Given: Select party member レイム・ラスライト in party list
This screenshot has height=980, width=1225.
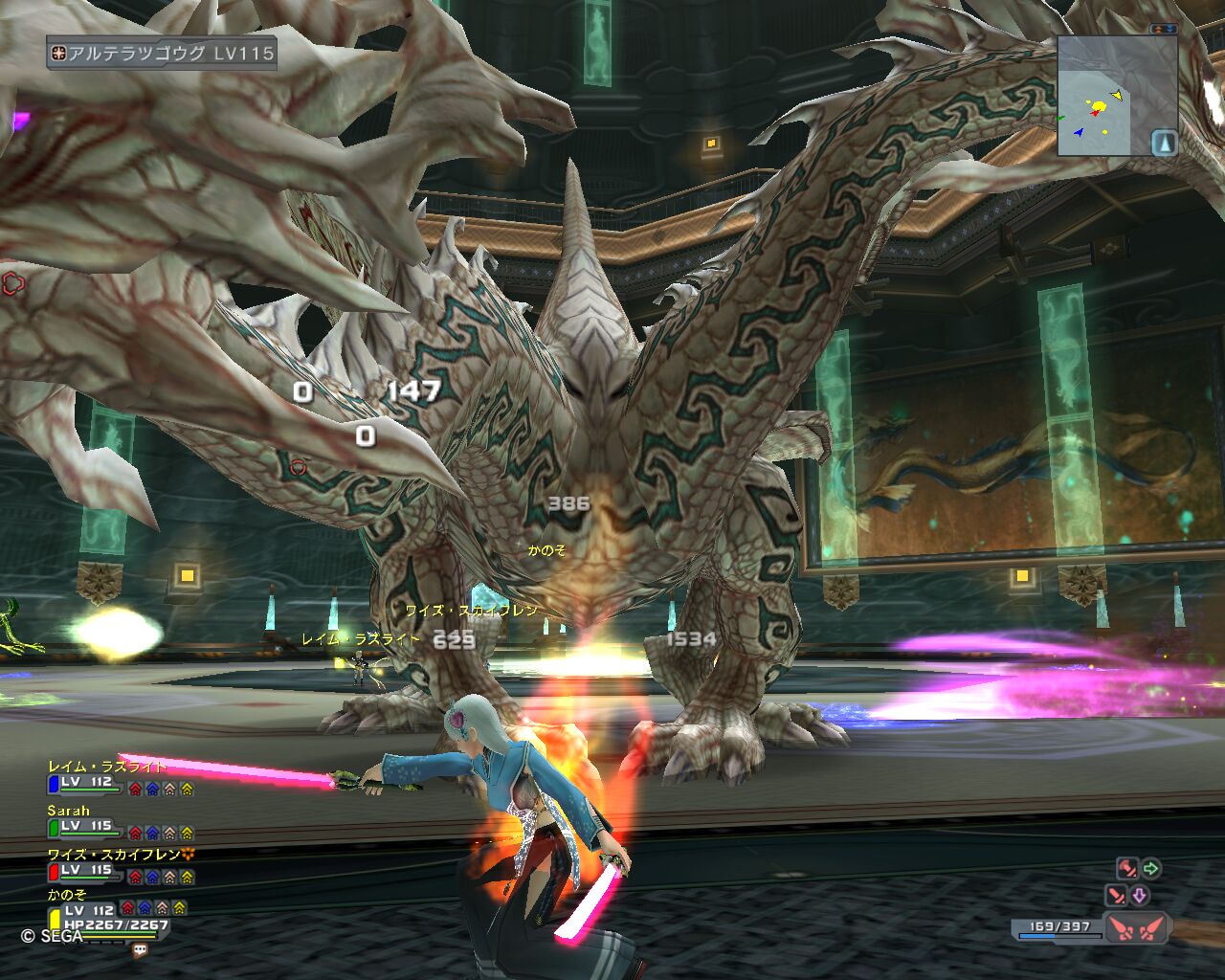Looking at the screenshot, I should tap(107, 767).
